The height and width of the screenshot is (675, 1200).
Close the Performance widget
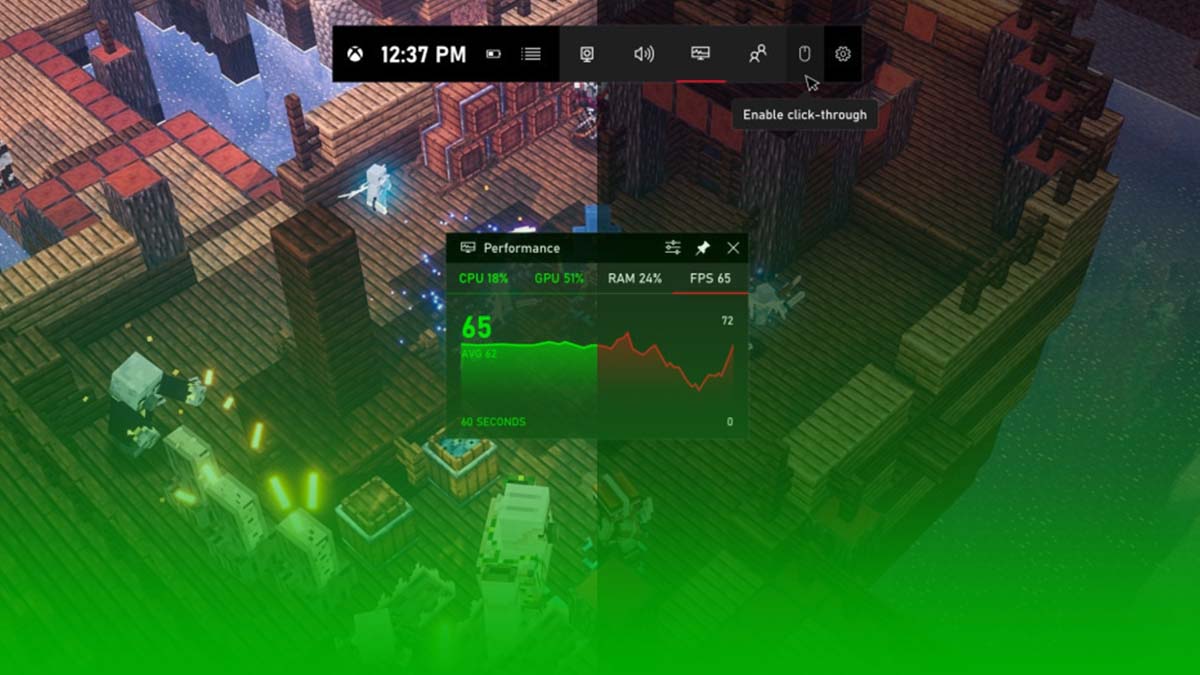[733, 248]
